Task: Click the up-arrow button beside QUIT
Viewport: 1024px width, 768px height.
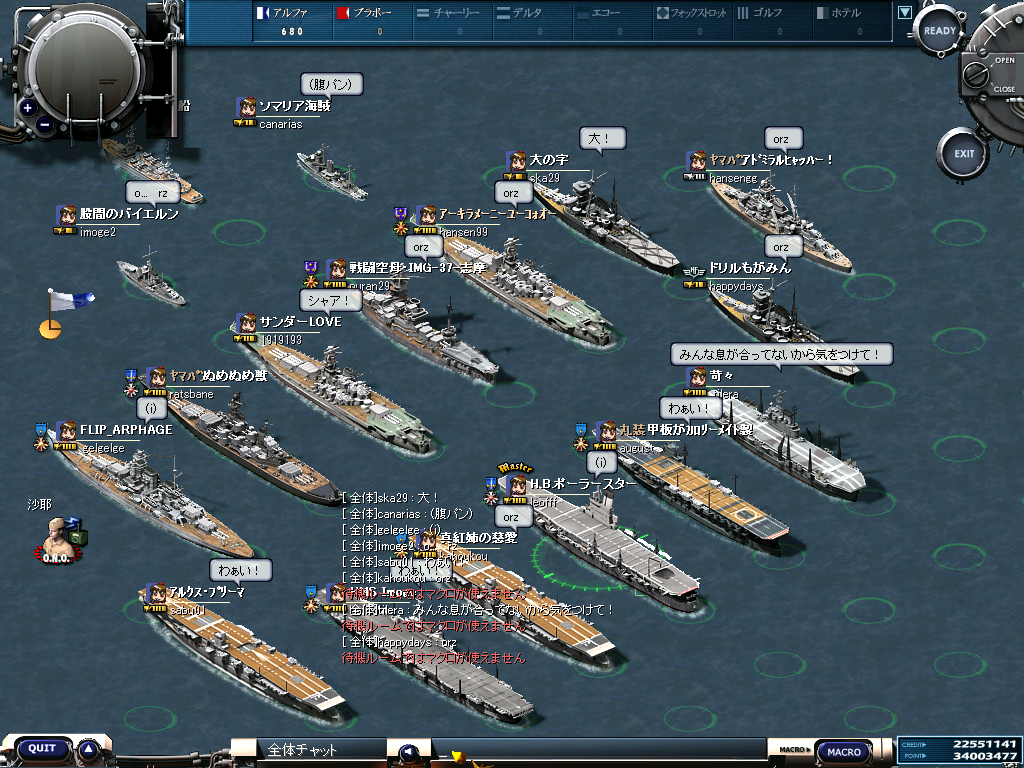Action: (88, 749)
